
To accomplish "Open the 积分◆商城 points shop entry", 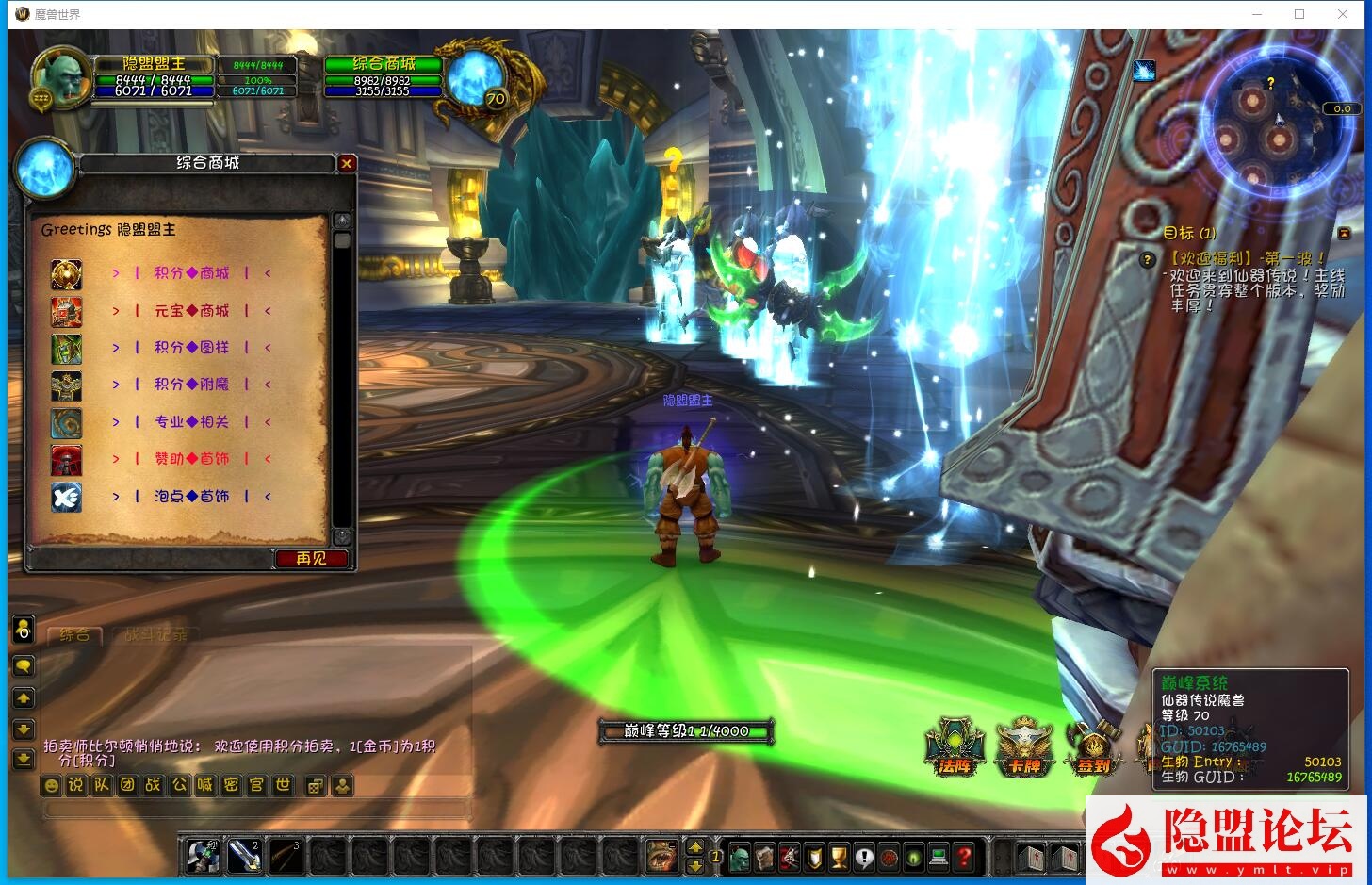I will pyautogui.click(x=191, y=273).
